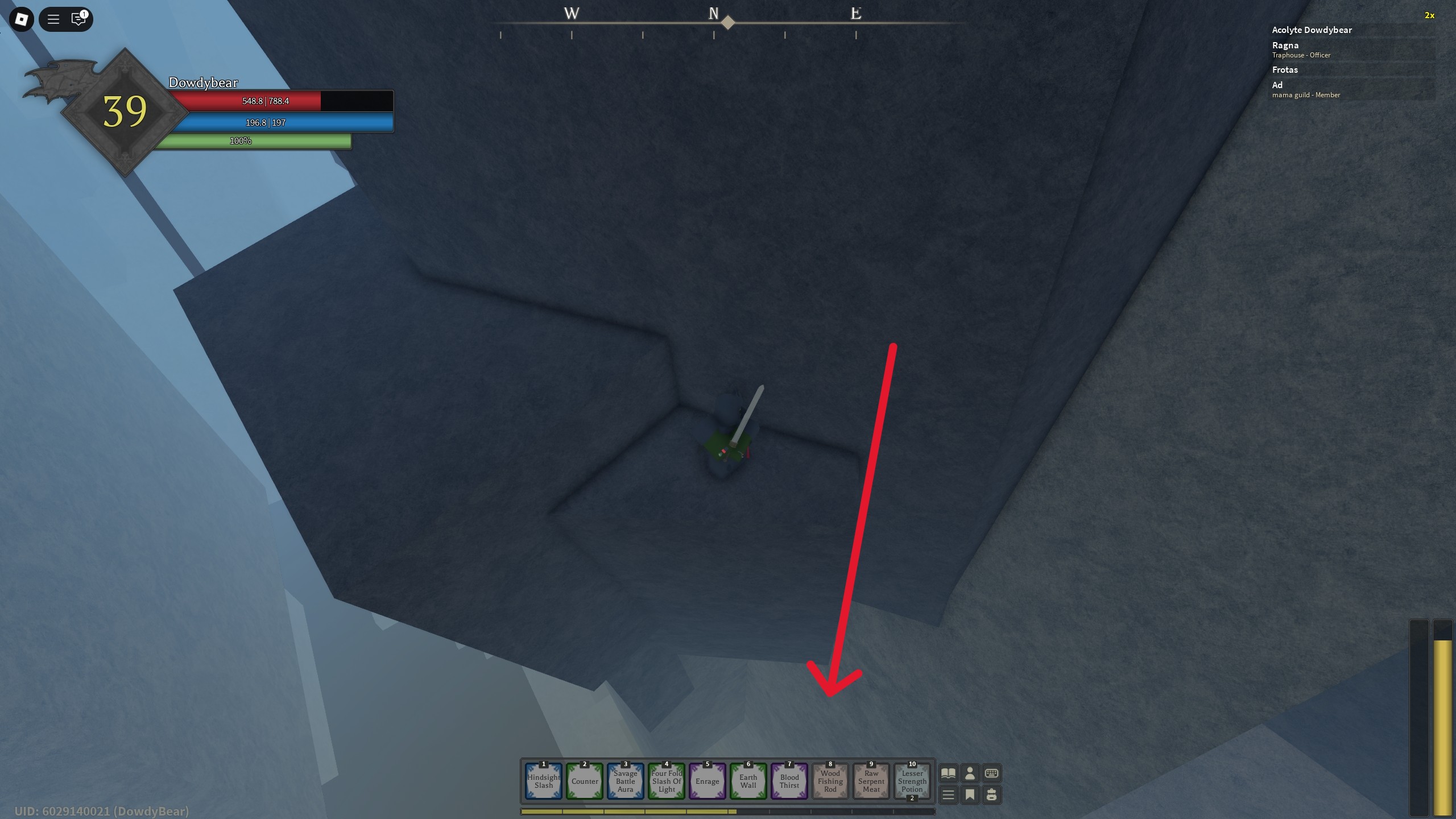Image resolution: width=1456 pixels, height=819 pixels.
Task: Use the Savage Battle Aura skill
Action: point(625,781)
